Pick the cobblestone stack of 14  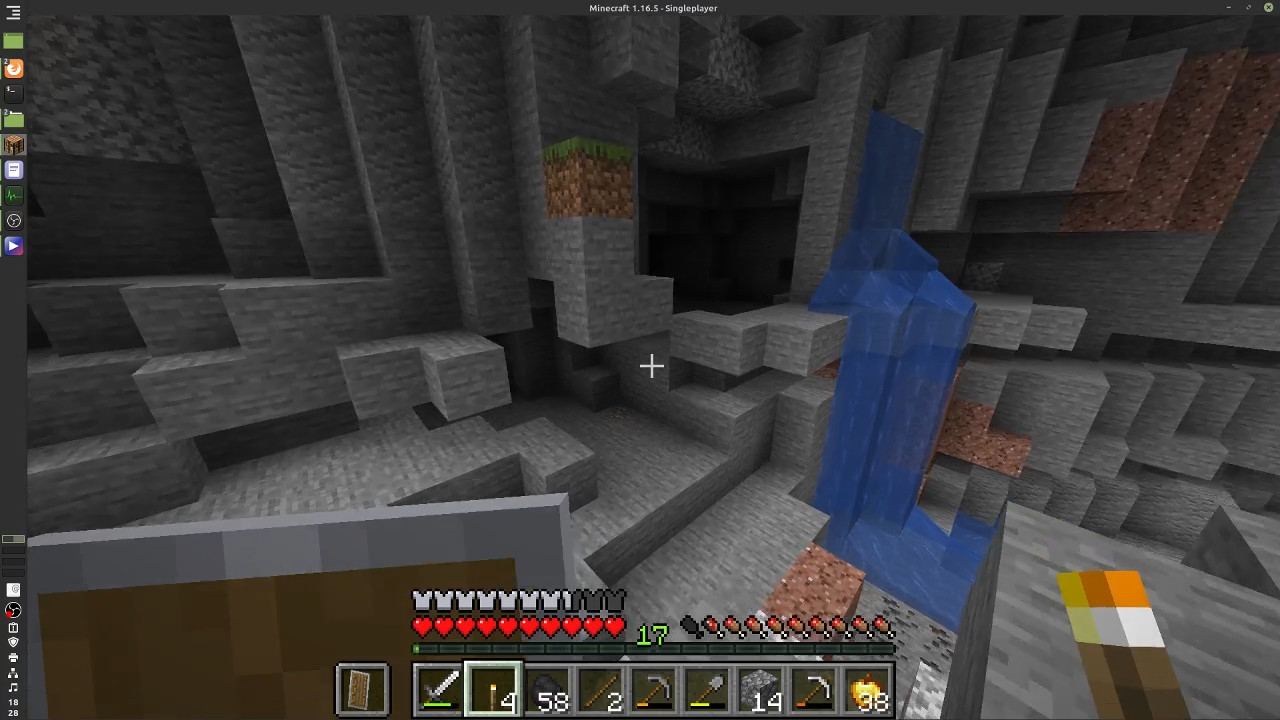(x=762, y=690)
